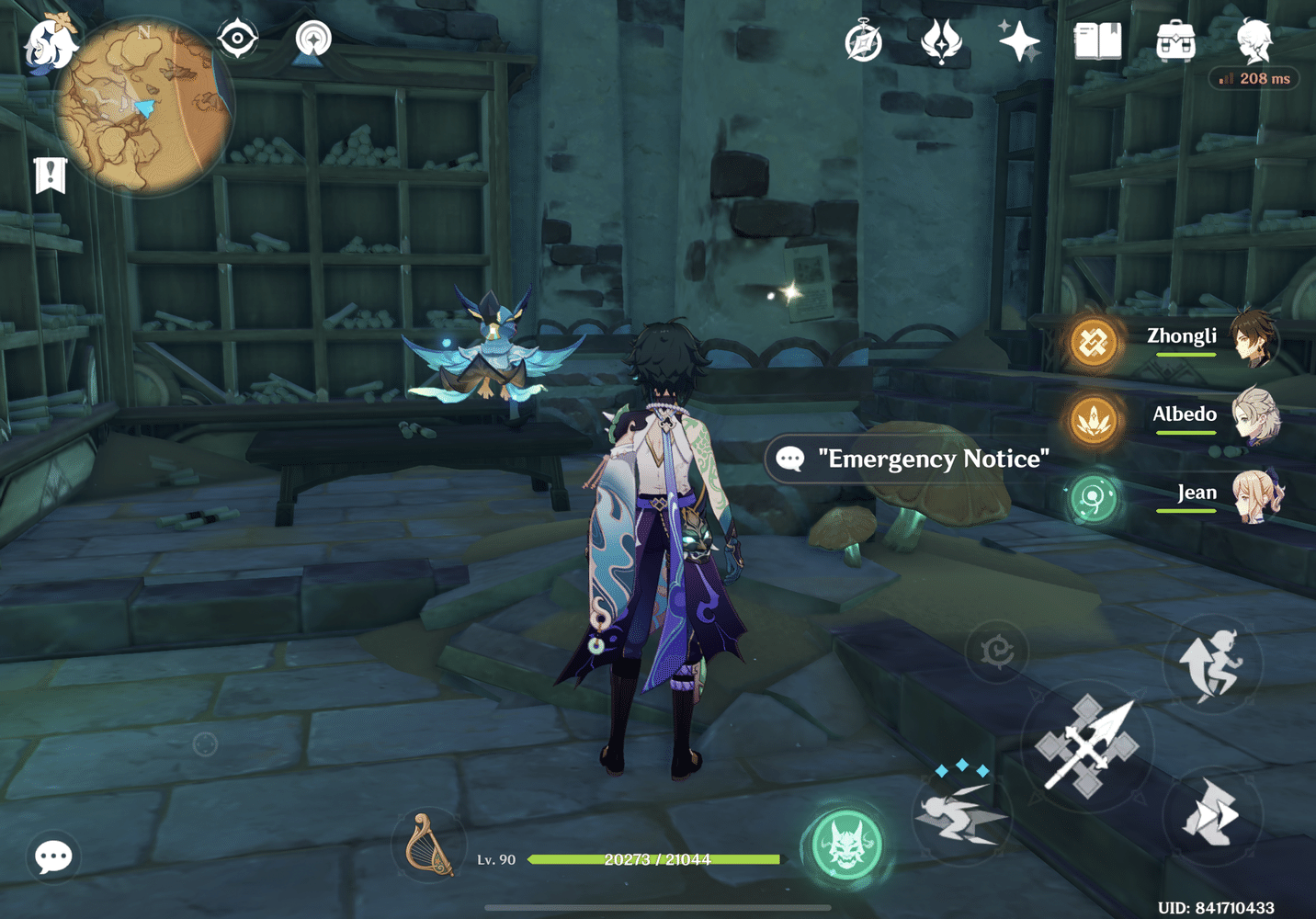
Task: Unleash Xiao's glowing elemental burst button
Action: pos(846,845)
